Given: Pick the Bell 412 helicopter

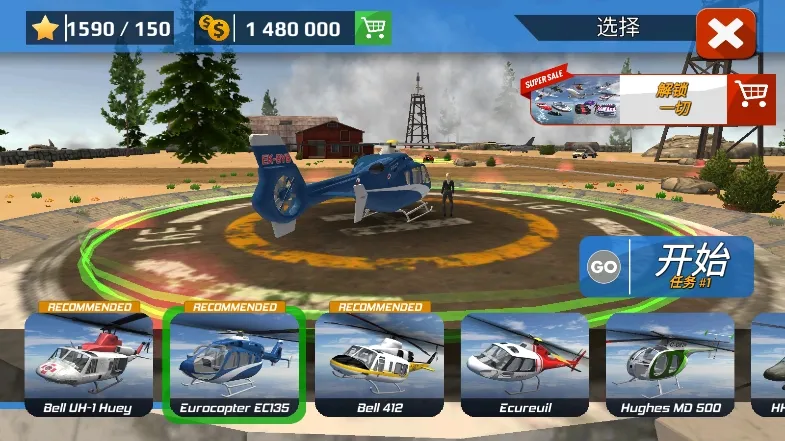Looking at the screenshot, I should point(379,364).
